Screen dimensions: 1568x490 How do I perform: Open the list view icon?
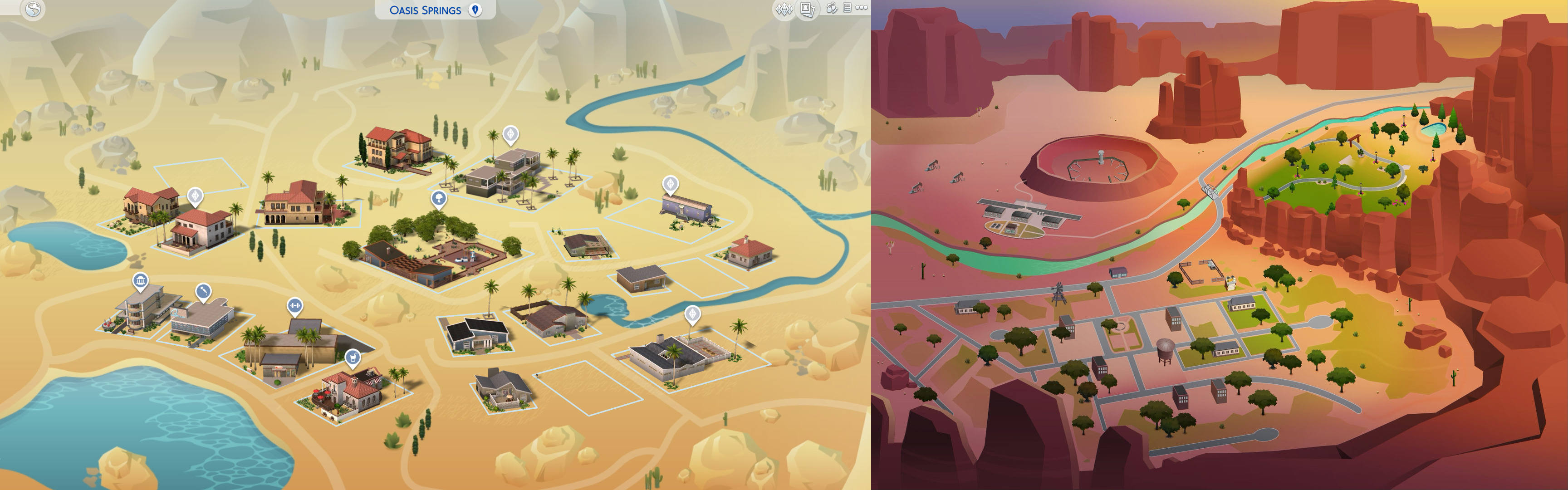(x=847, y=8)
